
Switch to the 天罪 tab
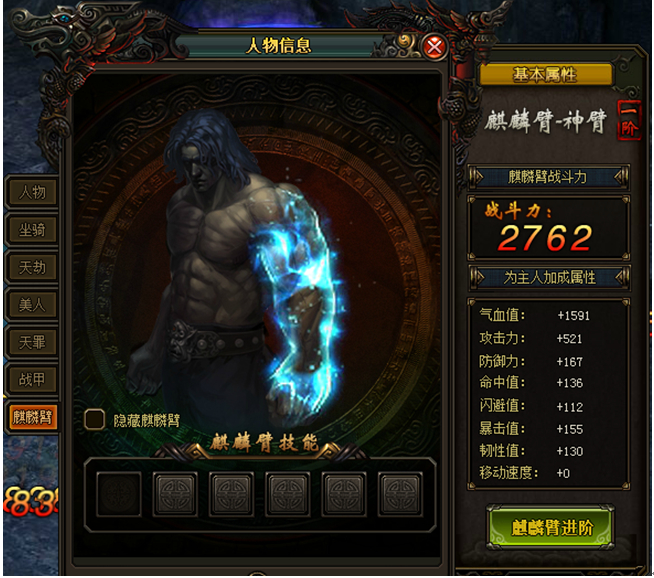[x=32, y=342]
